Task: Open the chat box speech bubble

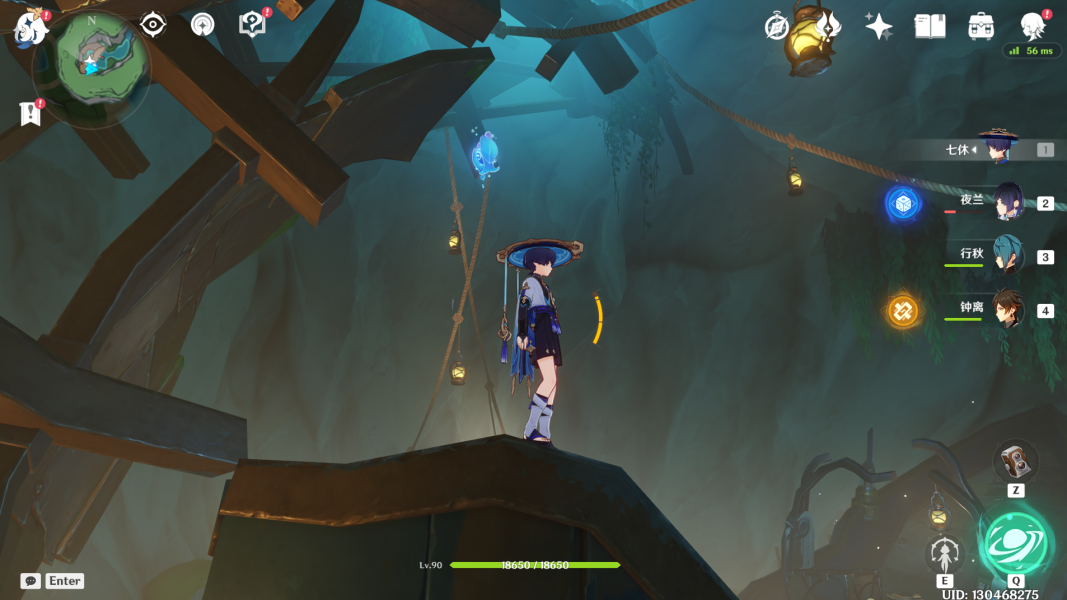Action: tap(31, 581)
